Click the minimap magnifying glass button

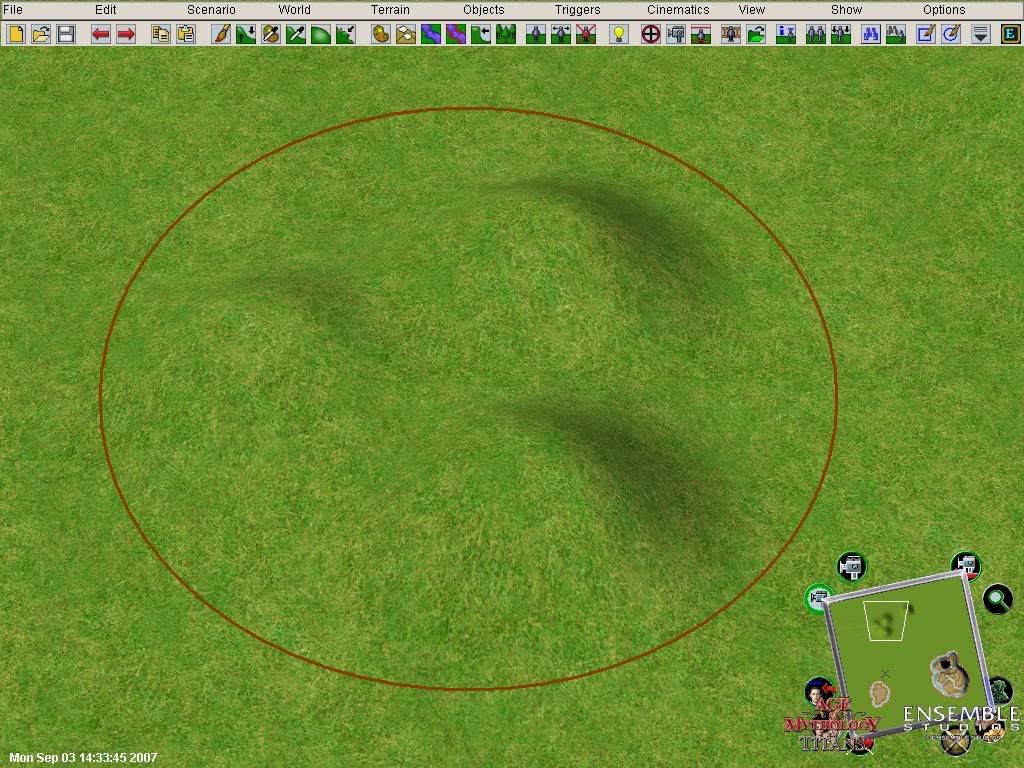(x=997, y=599)
